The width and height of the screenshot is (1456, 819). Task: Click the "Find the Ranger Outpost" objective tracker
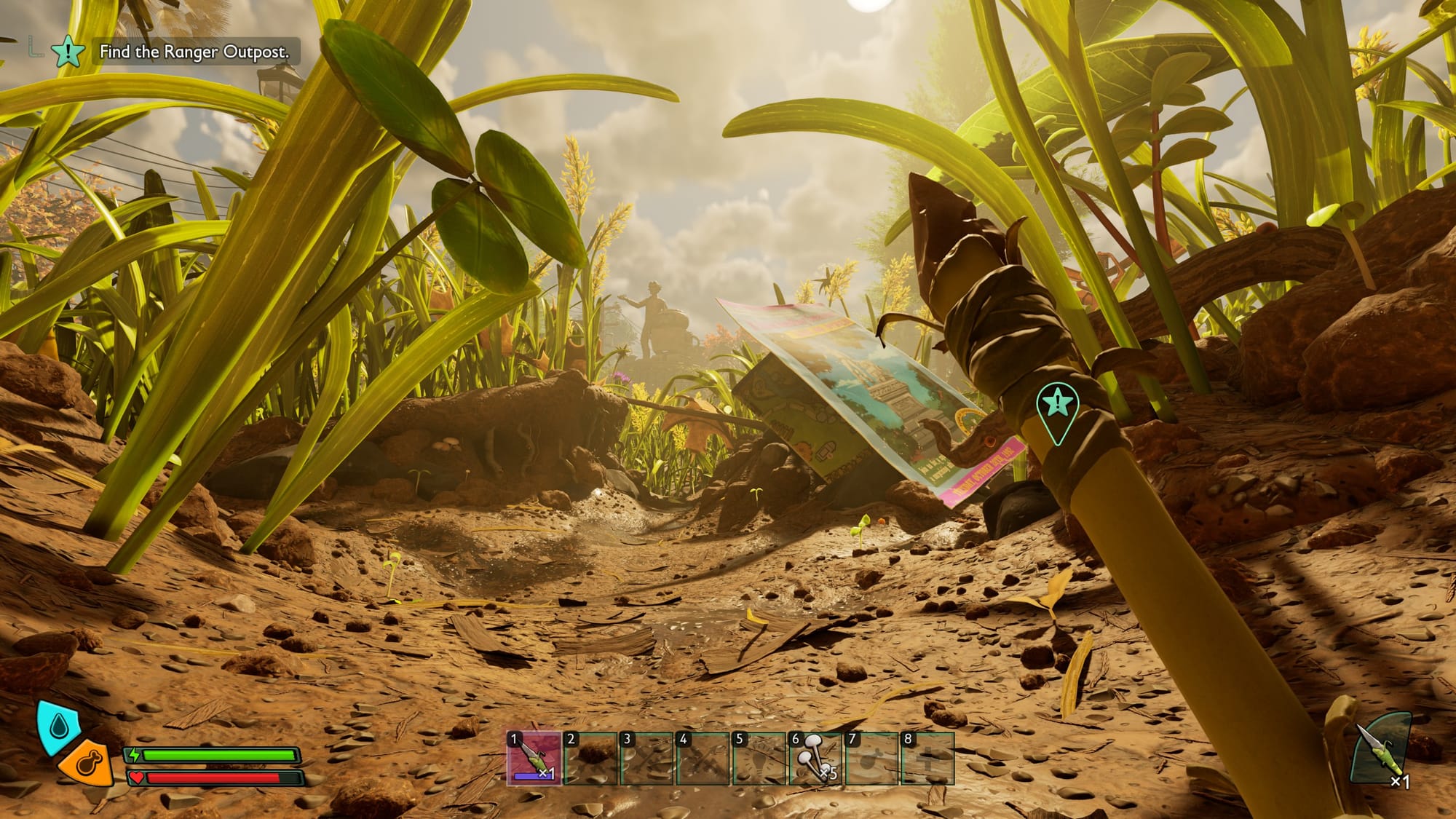coord(194,52)
